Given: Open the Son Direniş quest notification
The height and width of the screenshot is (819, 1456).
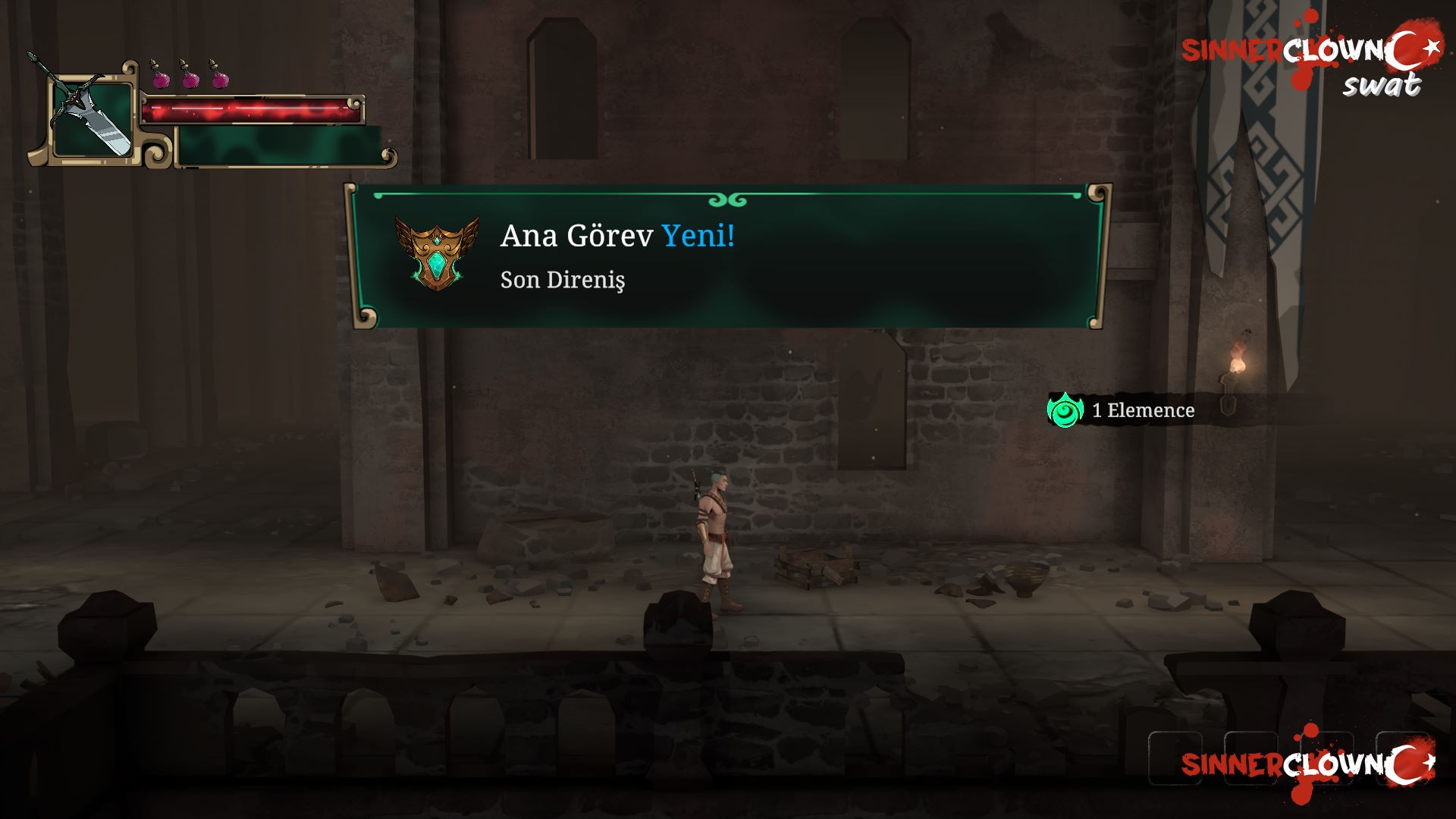Looking at the screenshot, I should (563, 280).
